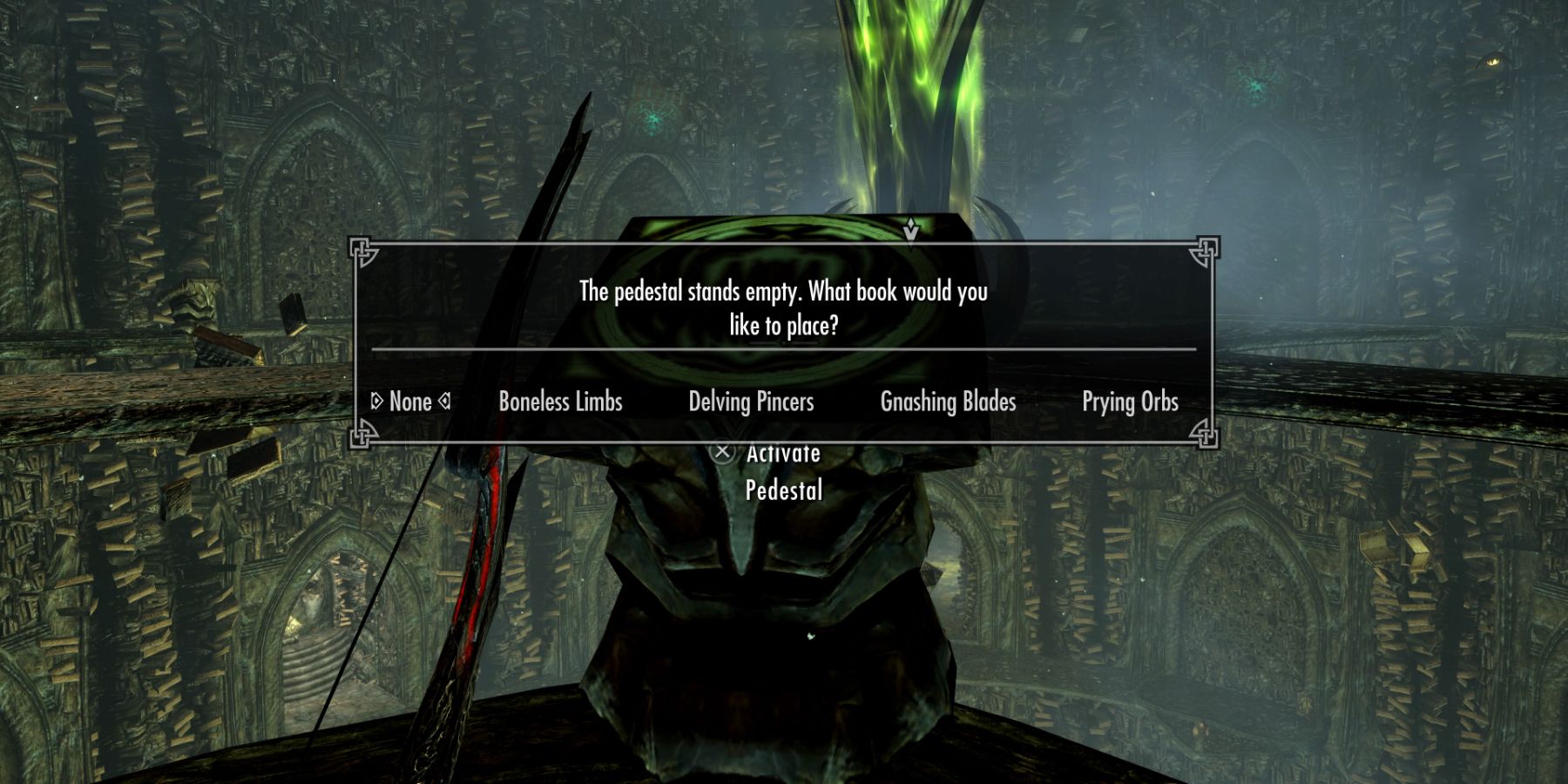Click the X button icon beside Activate
This screenshot has height=784, width=1568.
[722, 453]
